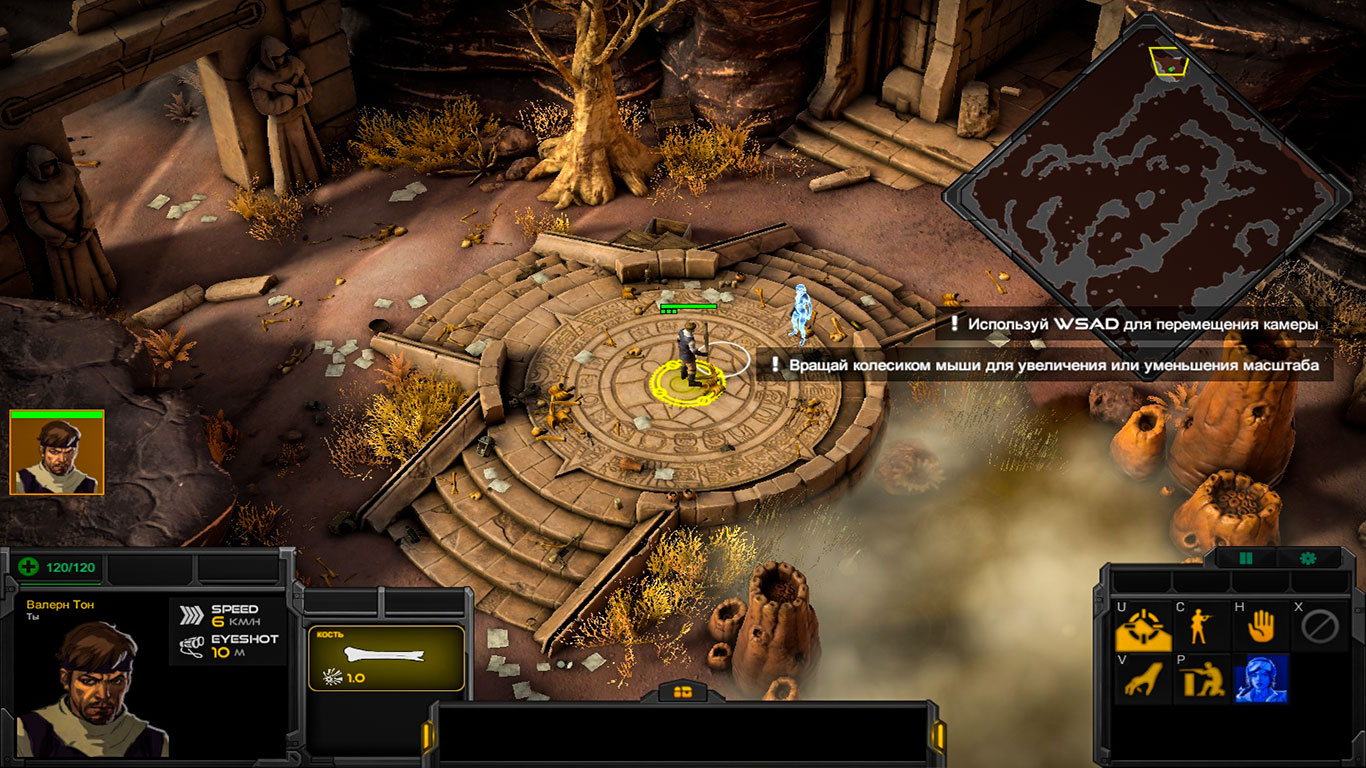1366x768 pixels.
Task: Select the blue woman portrait icon
Action: 1260,679
